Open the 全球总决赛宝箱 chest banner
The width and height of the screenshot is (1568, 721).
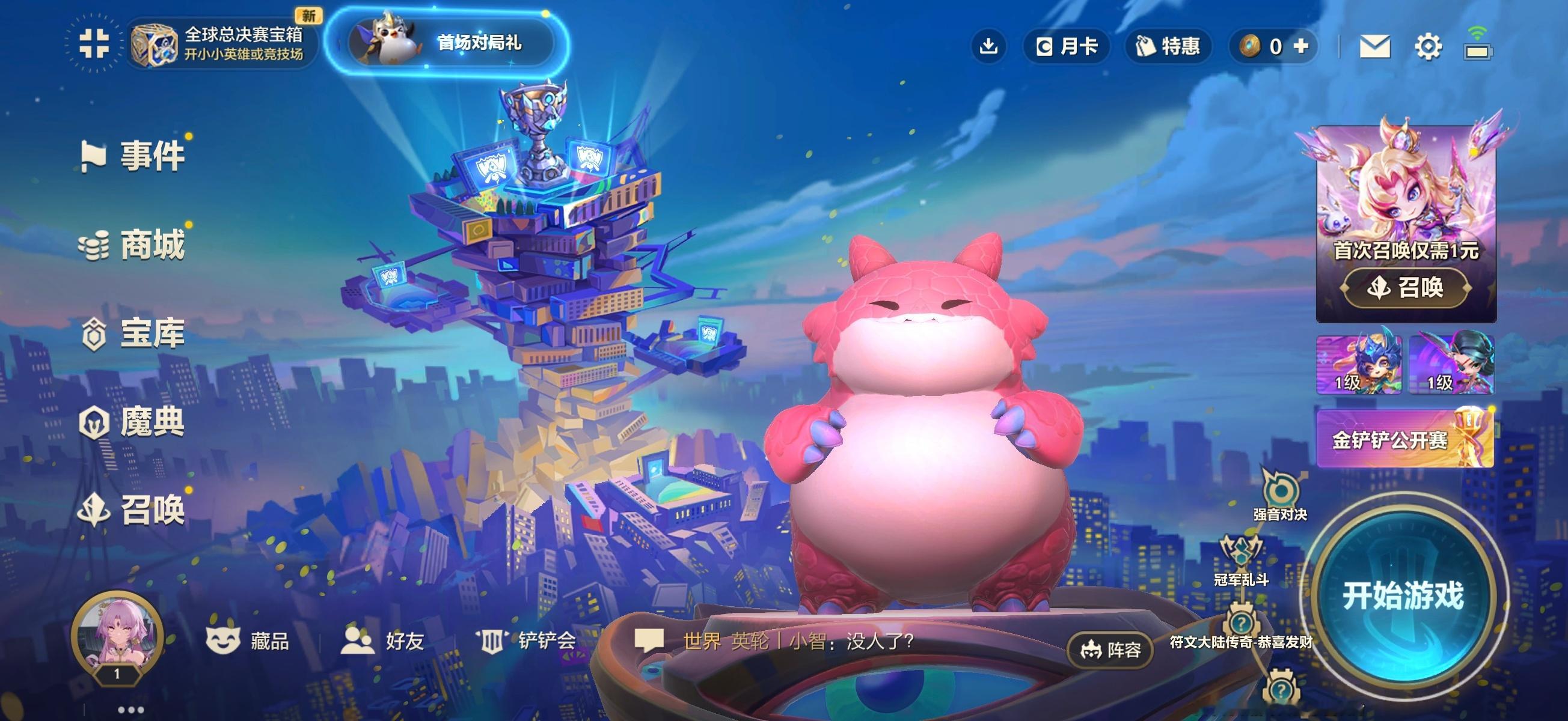219,44
